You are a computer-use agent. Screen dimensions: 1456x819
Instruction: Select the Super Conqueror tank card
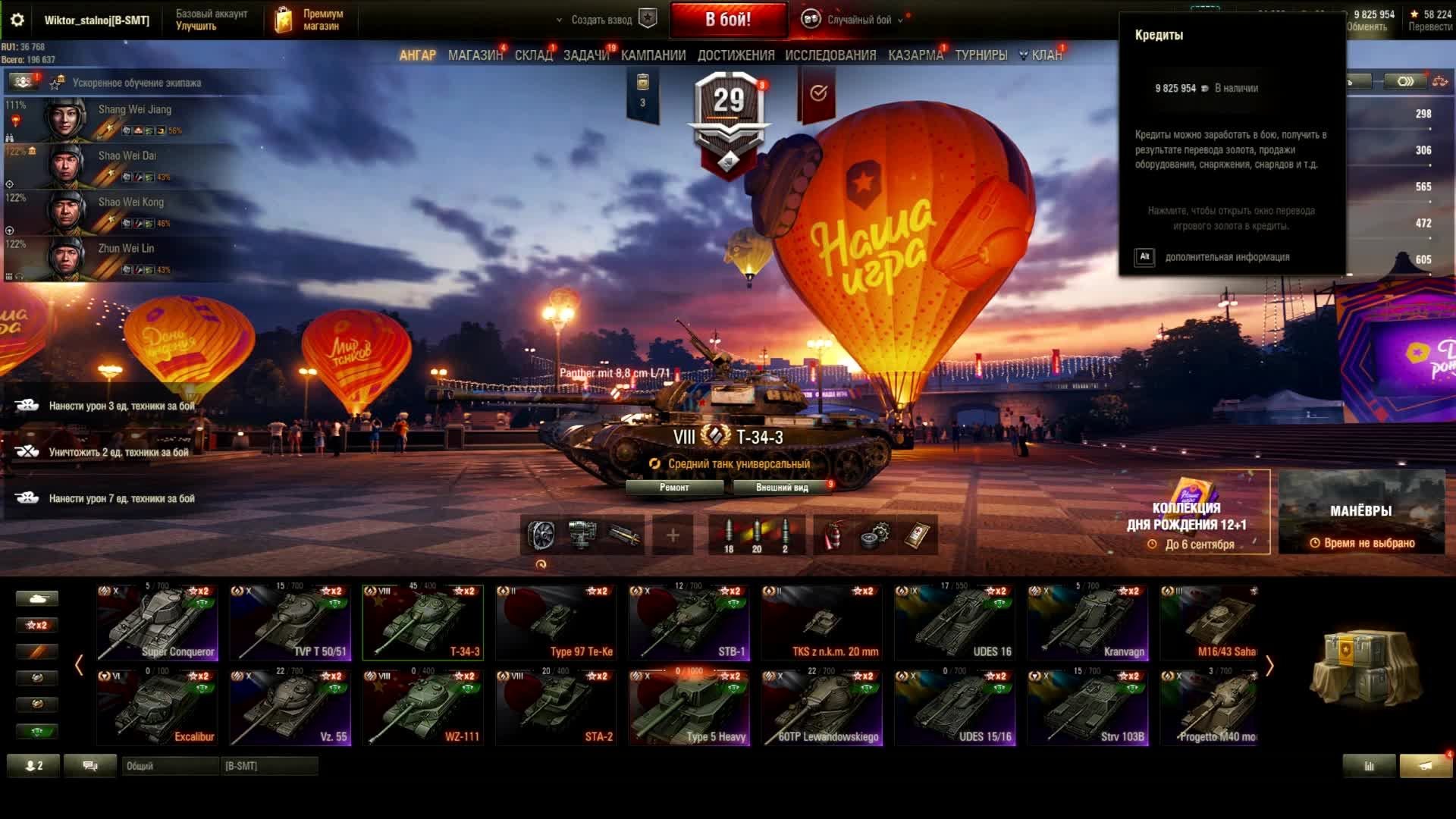[157, 622]
